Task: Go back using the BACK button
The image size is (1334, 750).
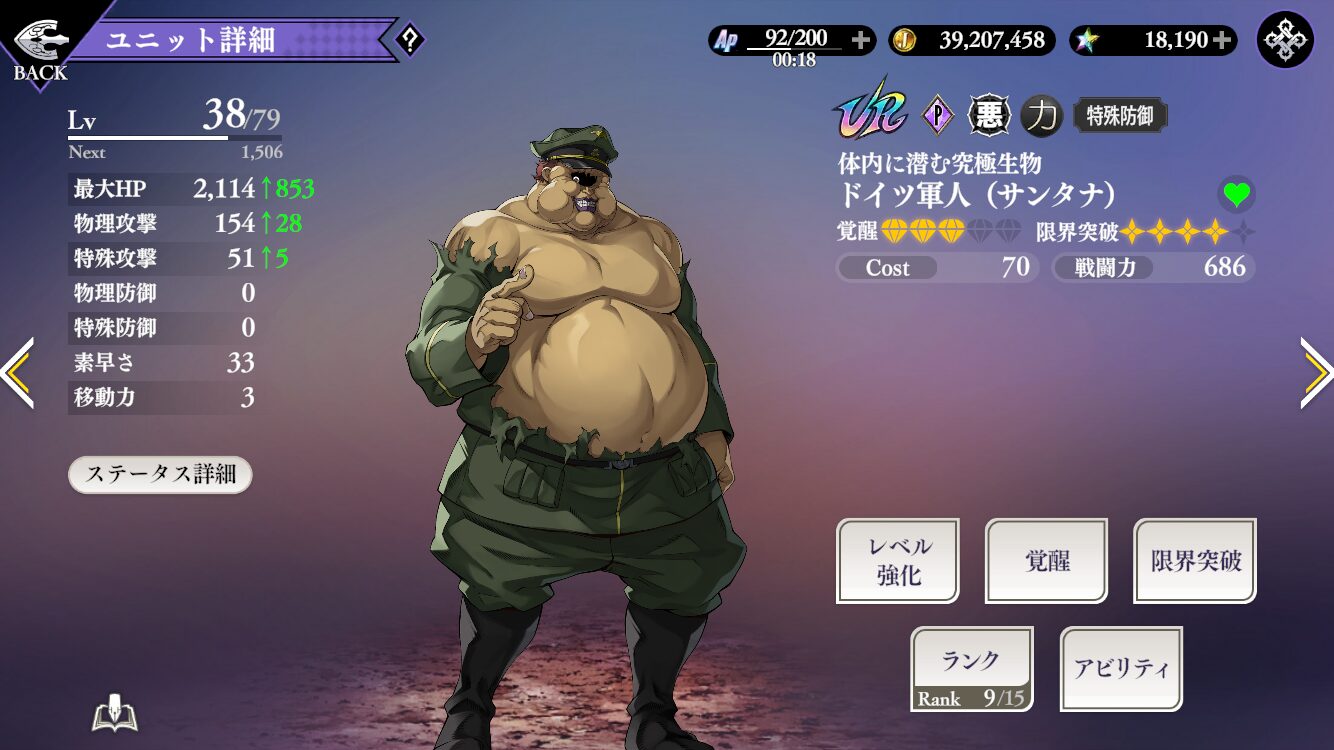Action: point(40,48)
